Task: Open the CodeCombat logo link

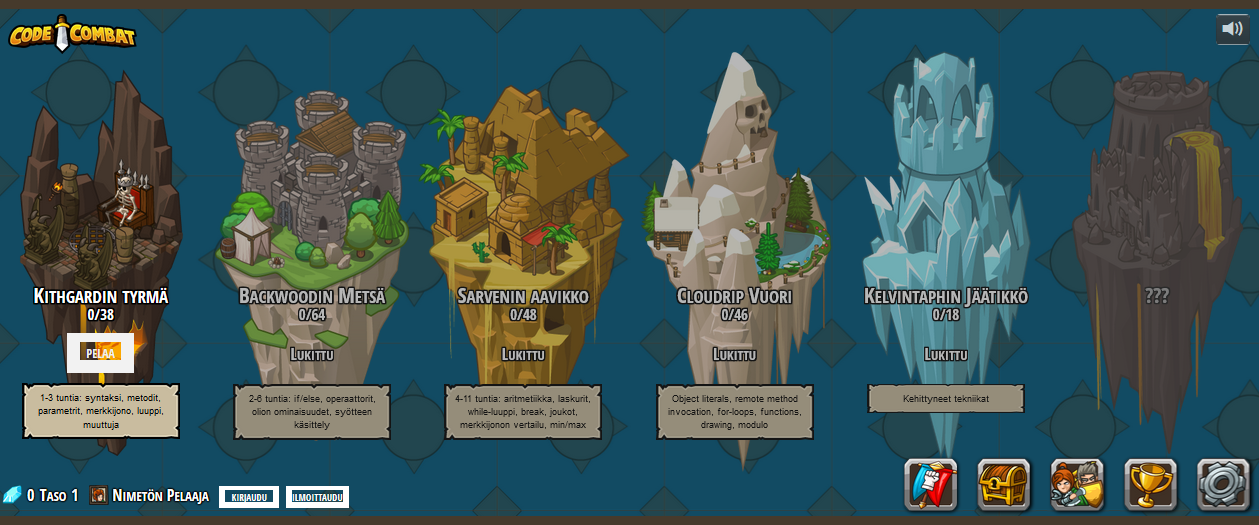Action: tap(72, 35)
